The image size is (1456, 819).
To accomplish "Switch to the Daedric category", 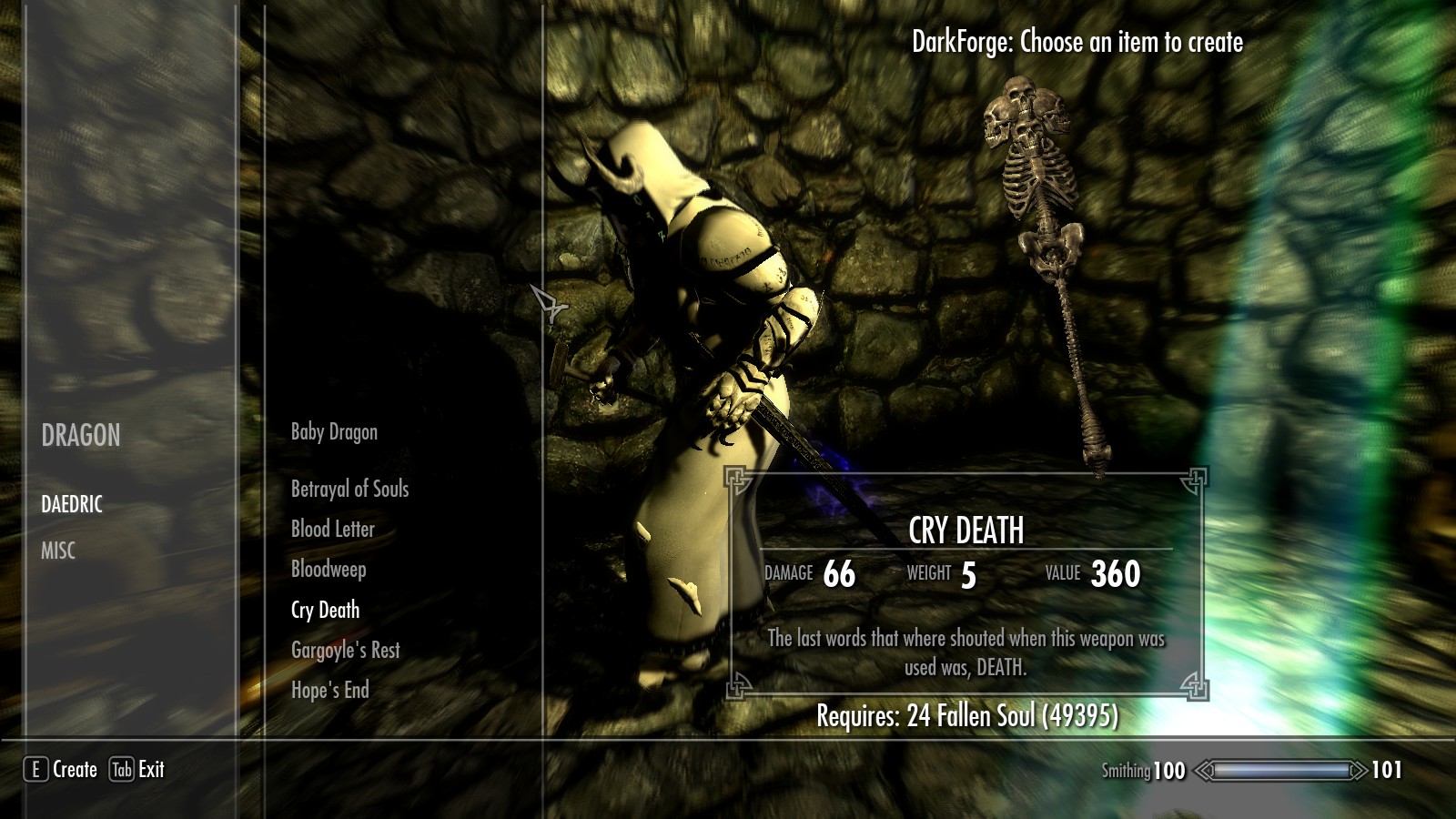I will pyautogui.click(x=72, y=504).
